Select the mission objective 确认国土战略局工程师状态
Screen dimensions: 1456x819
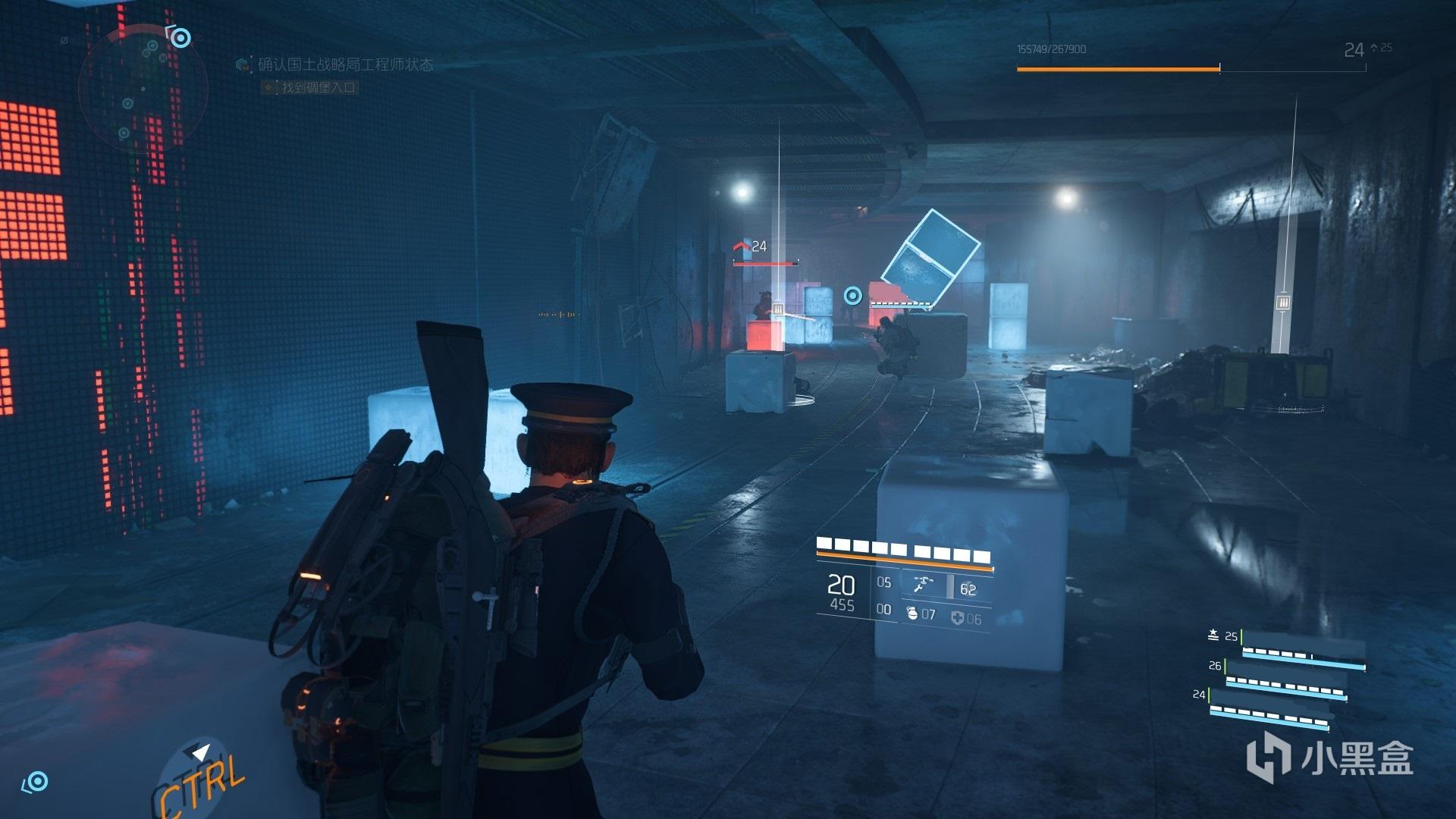click(345, 65)
